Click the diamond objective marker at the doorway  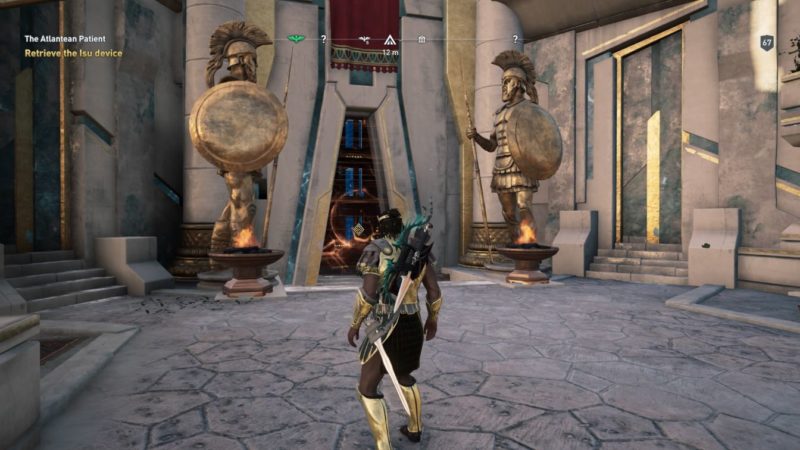coord(359,229)
